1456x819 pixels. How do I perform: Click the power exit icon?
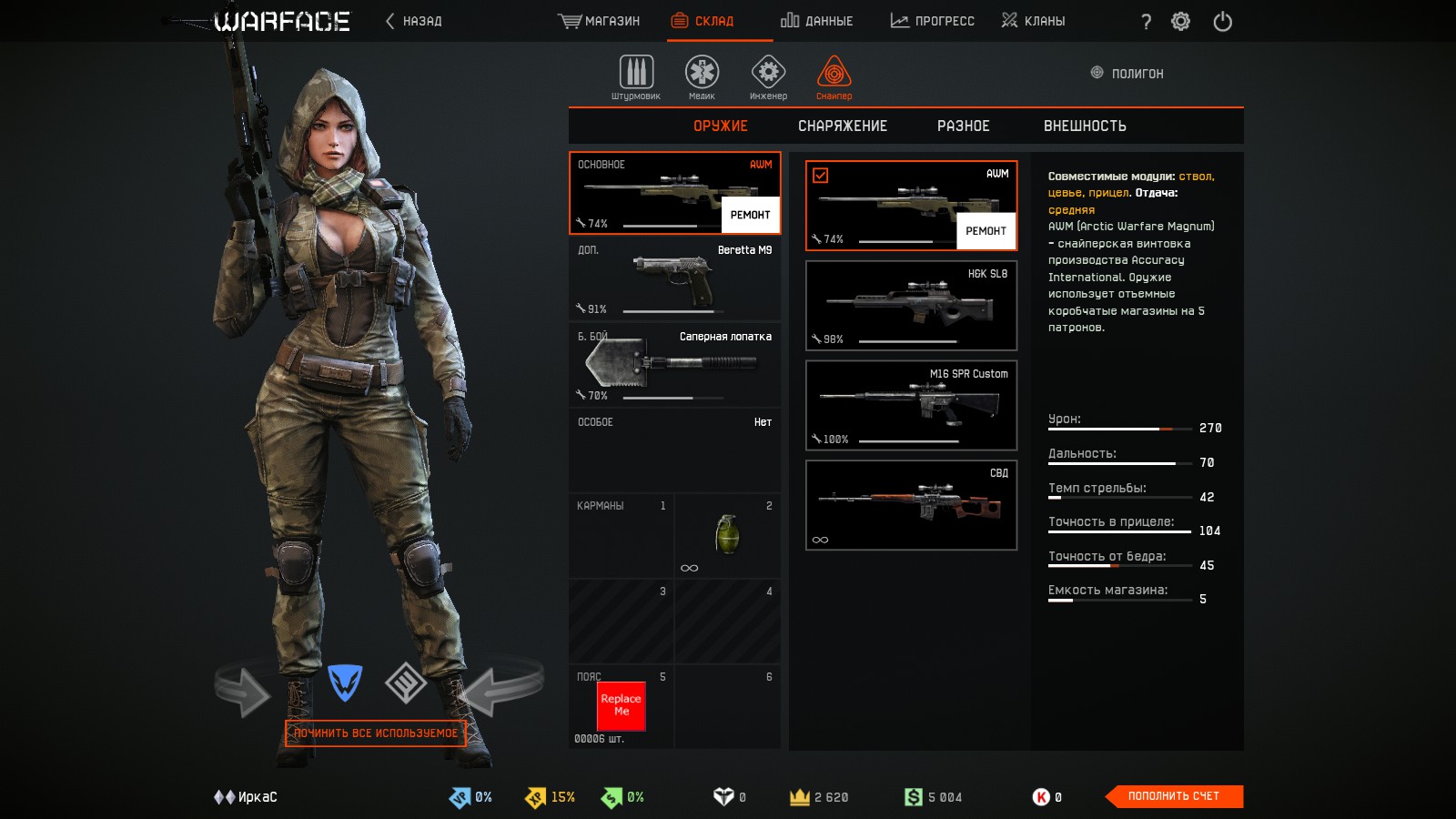coord(1222,21)
